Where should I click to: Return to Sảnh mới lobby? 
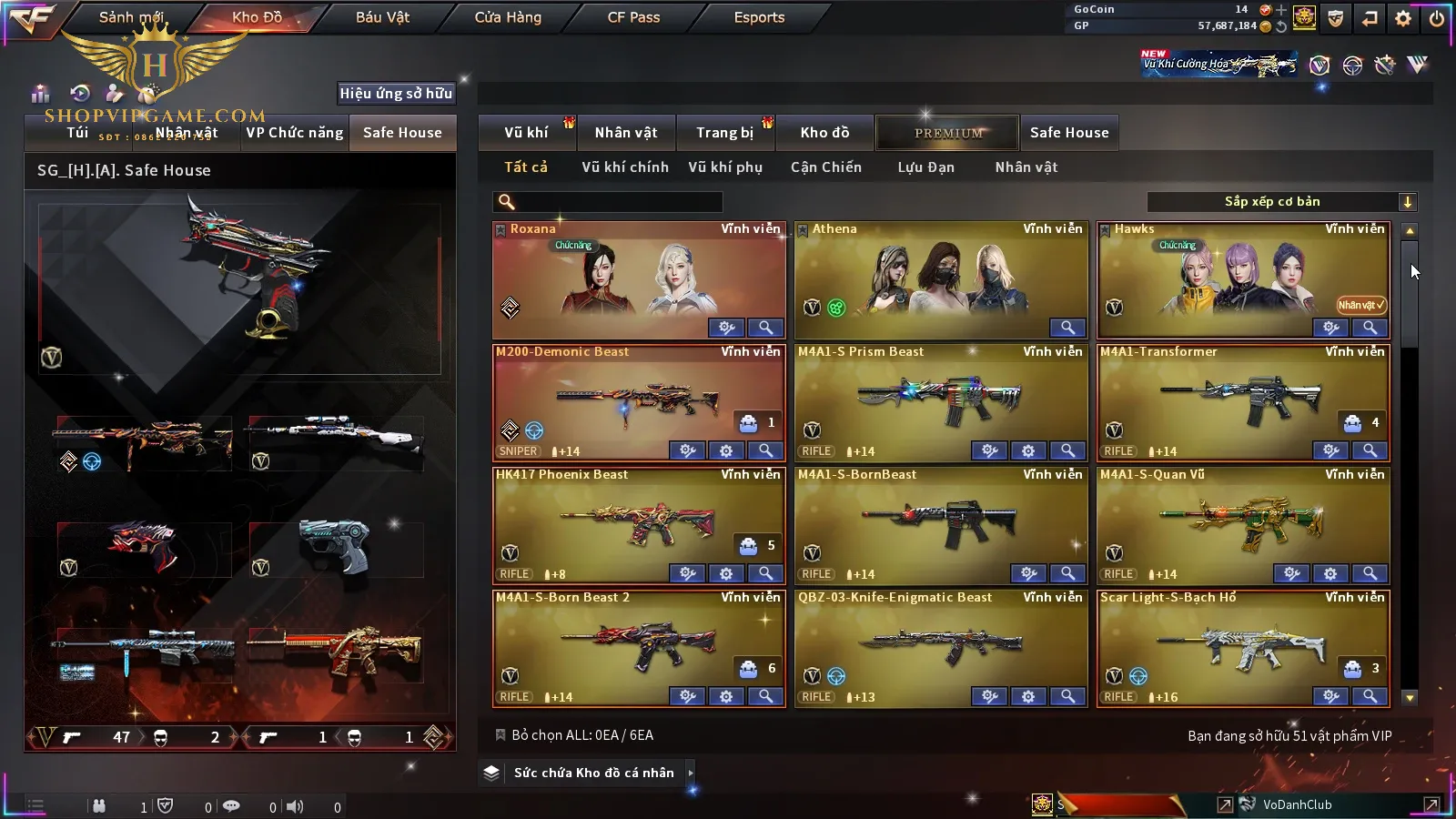point(131,17)
